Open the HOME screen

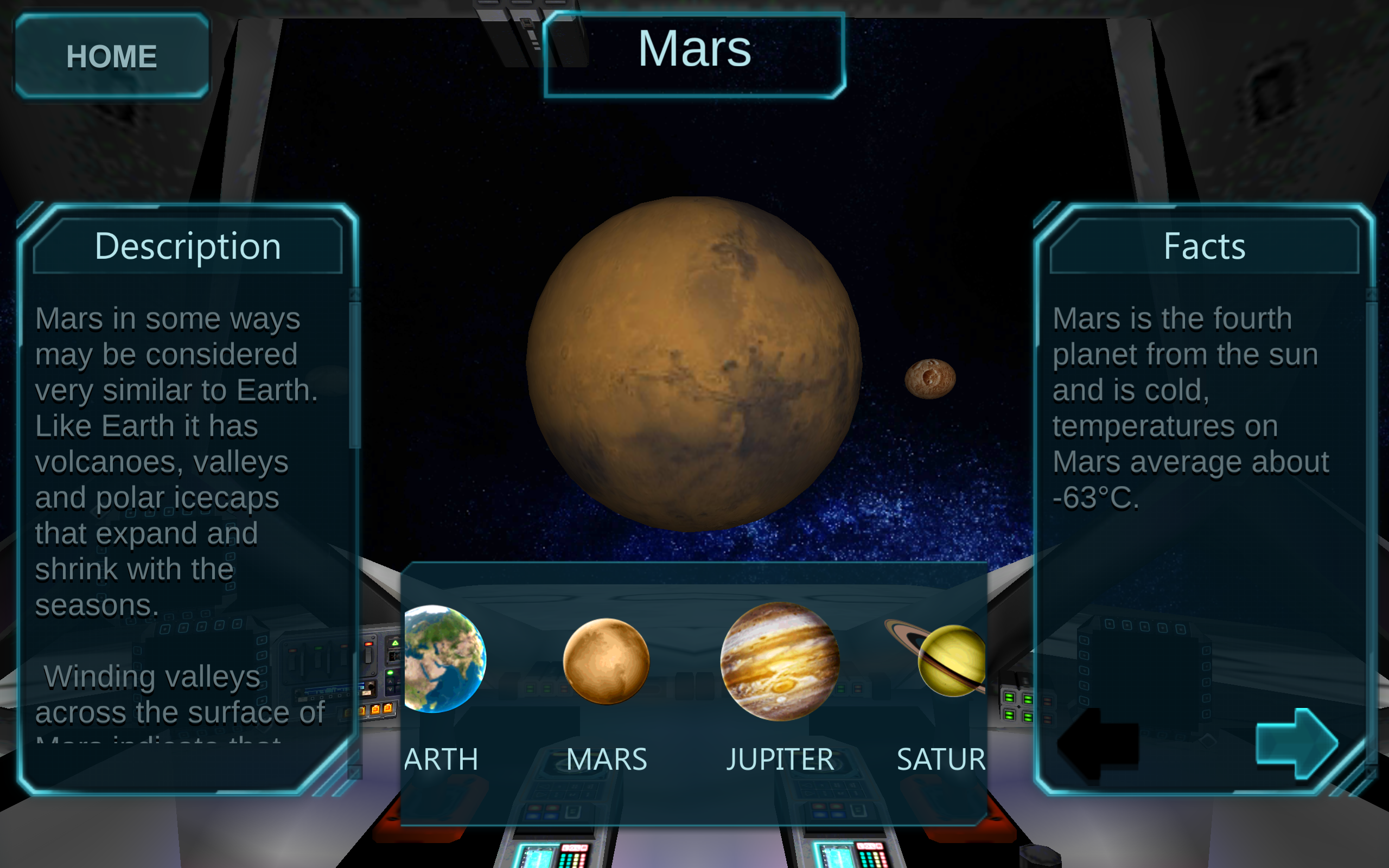click(112, 55)
